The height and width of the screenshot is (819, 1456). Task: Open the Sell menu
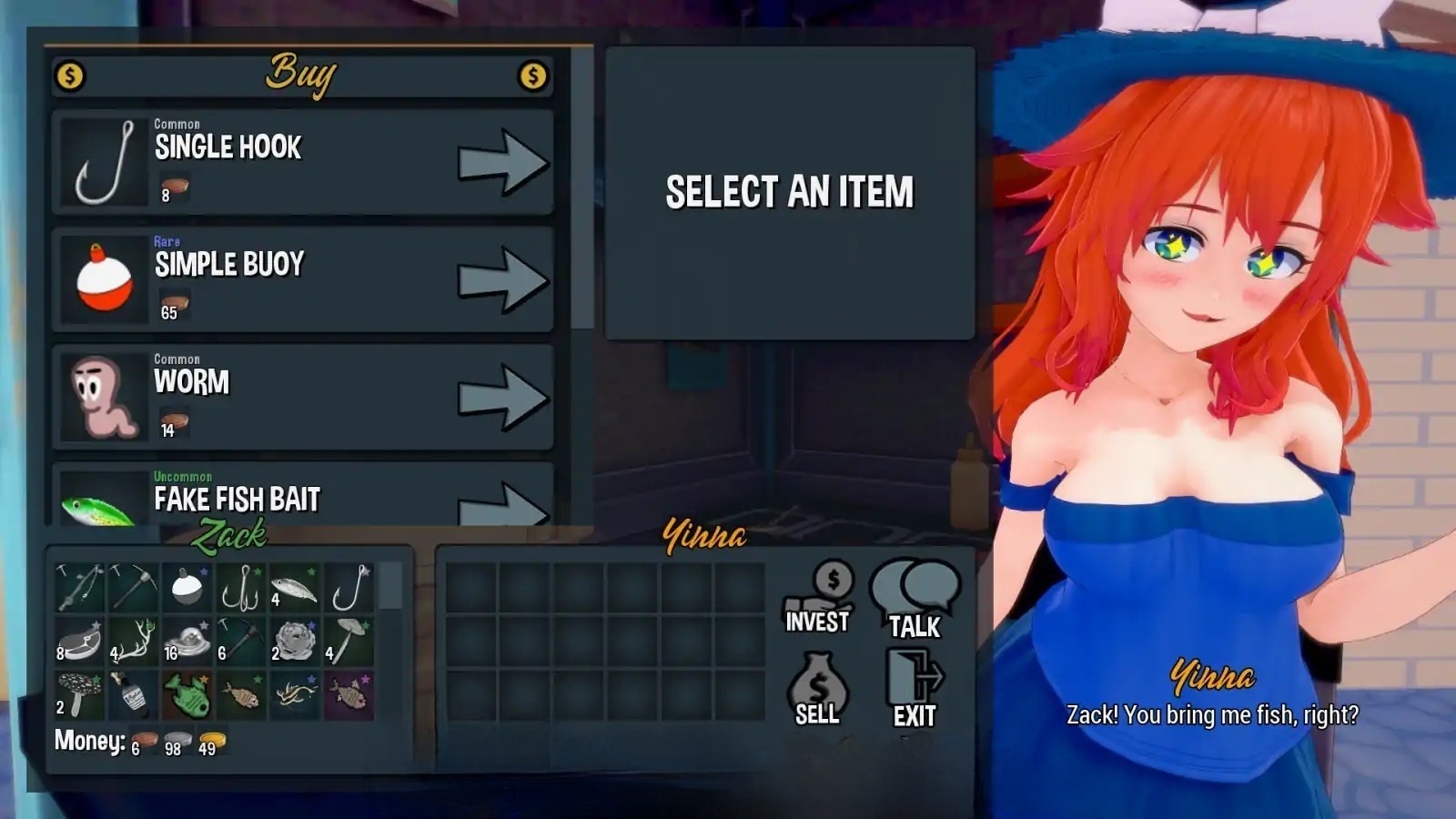pos(818,689)
